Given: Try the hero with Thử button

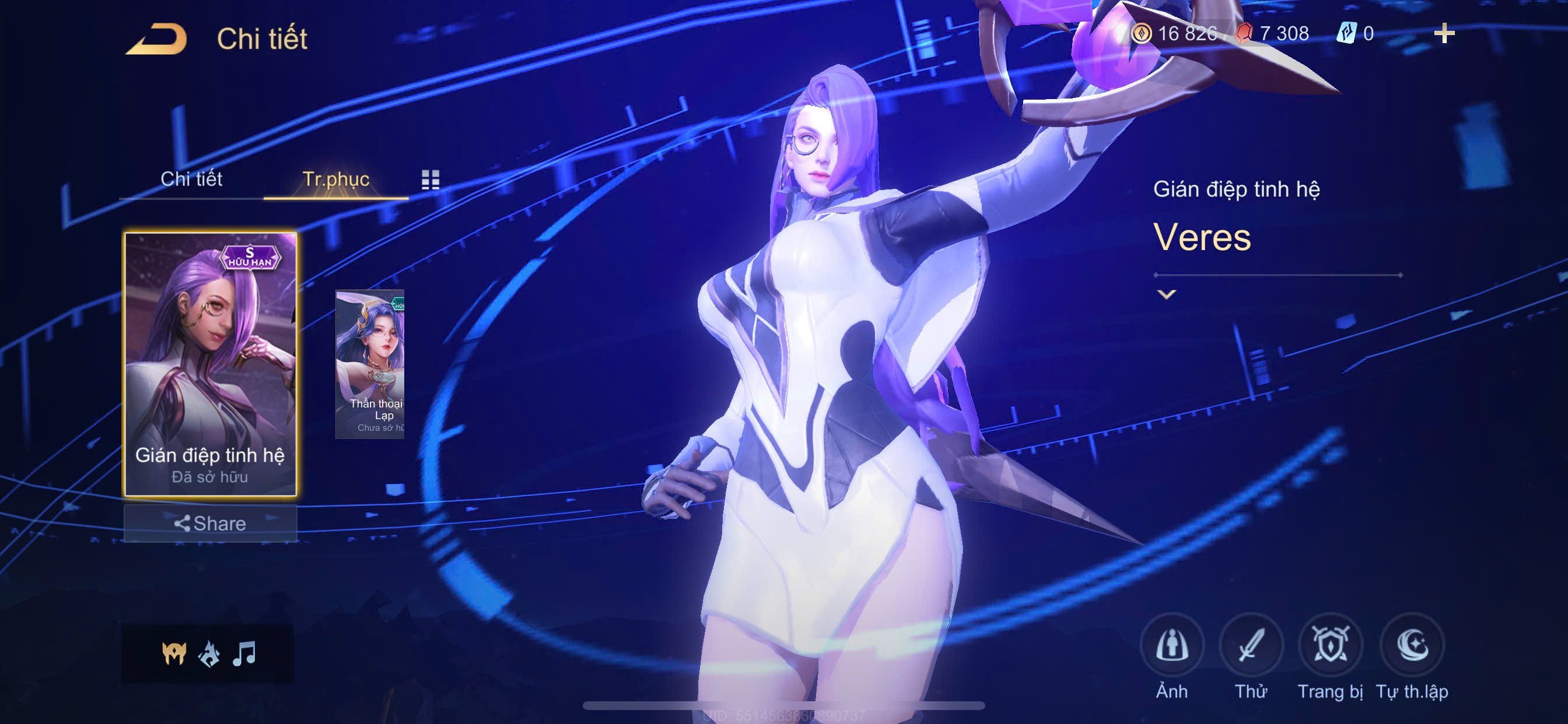Looking at the screenshot, I should [1251, 645].
